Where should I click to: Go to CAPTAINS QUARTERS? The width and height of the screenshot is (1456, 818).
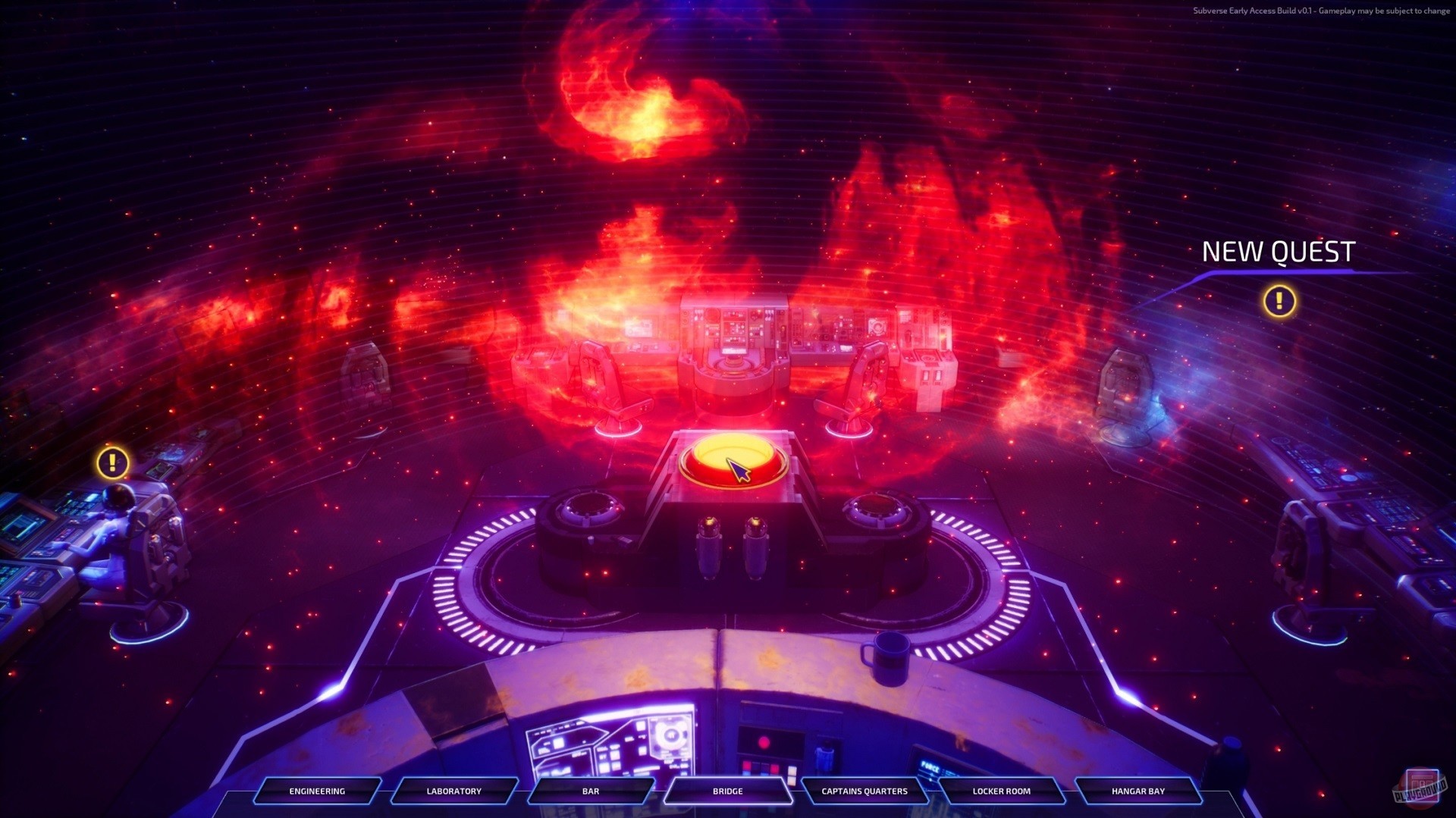[x=864, y=791]
